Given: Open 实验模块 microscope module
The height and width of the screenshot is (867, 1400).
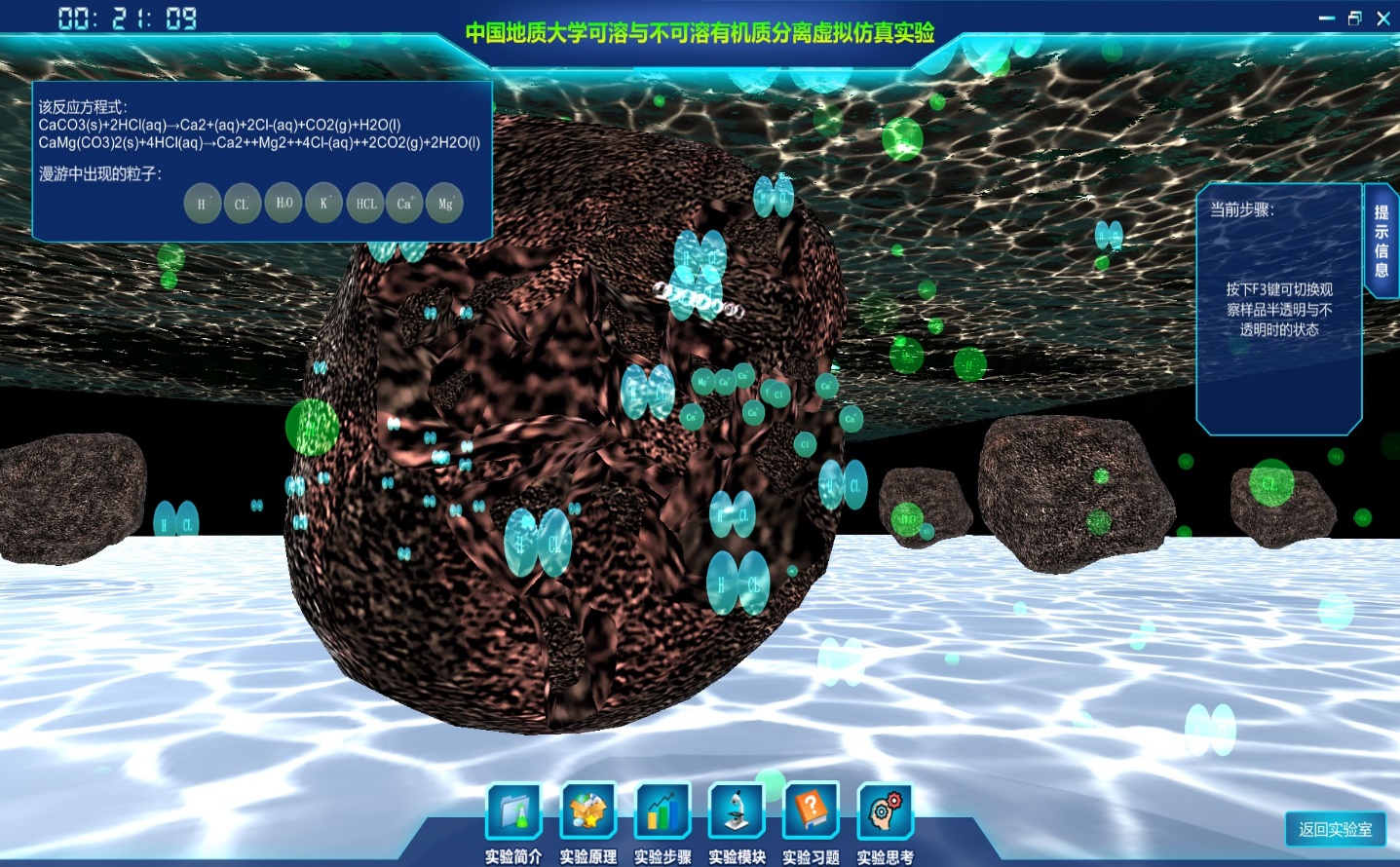Looking at the screenshot, I should click(737, 811).
